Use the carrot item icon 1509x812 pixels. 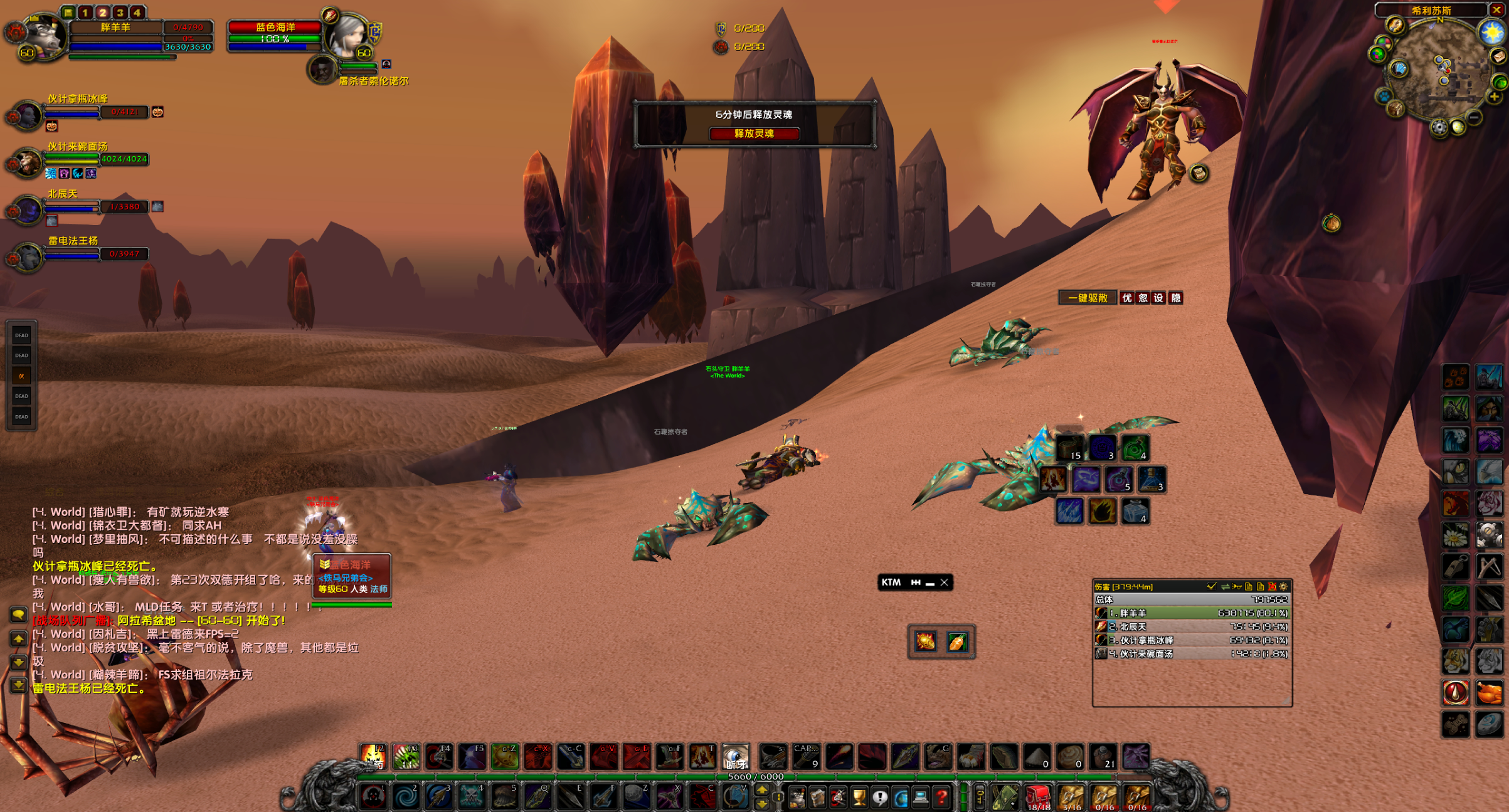pos(957,641)
